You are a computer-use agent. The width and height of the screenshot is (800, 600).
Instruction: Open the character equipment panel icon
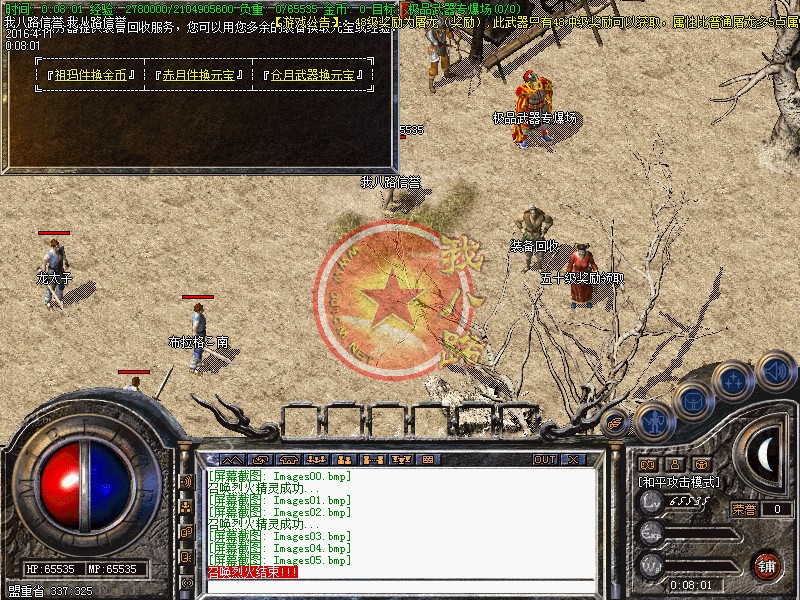coord(654,422)
